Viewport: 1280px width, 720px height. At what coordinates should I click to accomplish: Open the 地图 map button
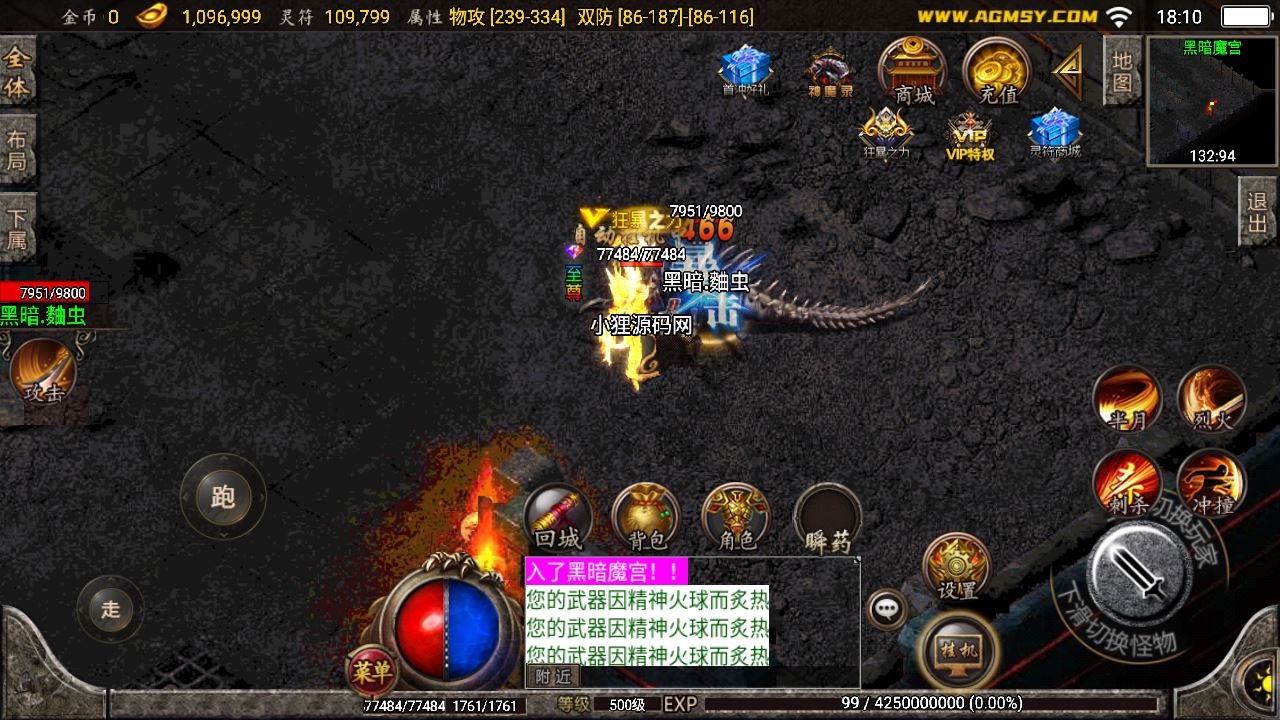tap(1122, 71)
